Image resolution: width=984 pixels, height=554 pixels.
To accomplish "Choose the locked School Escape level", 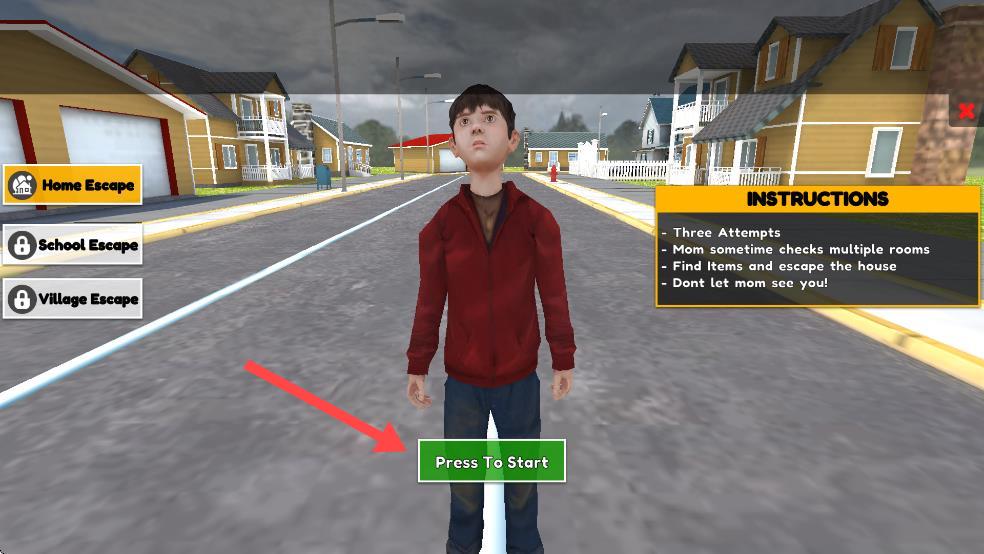I will point(72,245).
